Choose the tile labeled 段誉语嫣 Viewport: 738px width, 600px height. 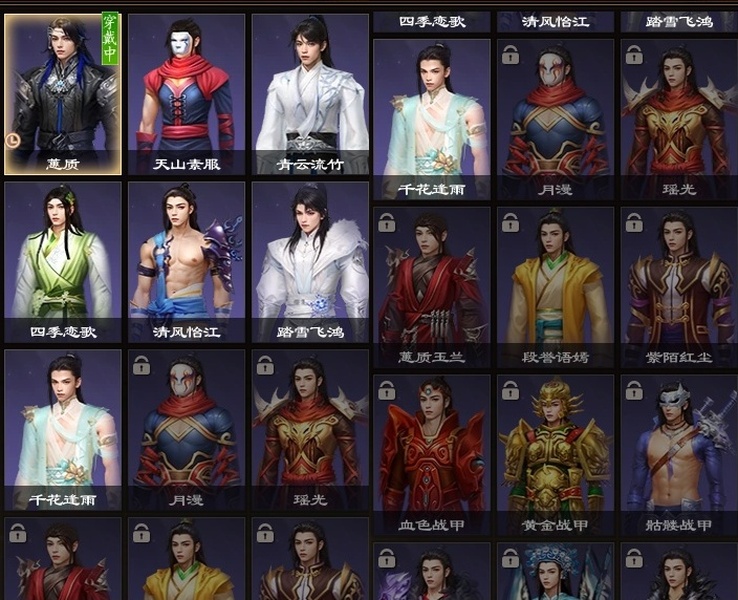point(555,287)
